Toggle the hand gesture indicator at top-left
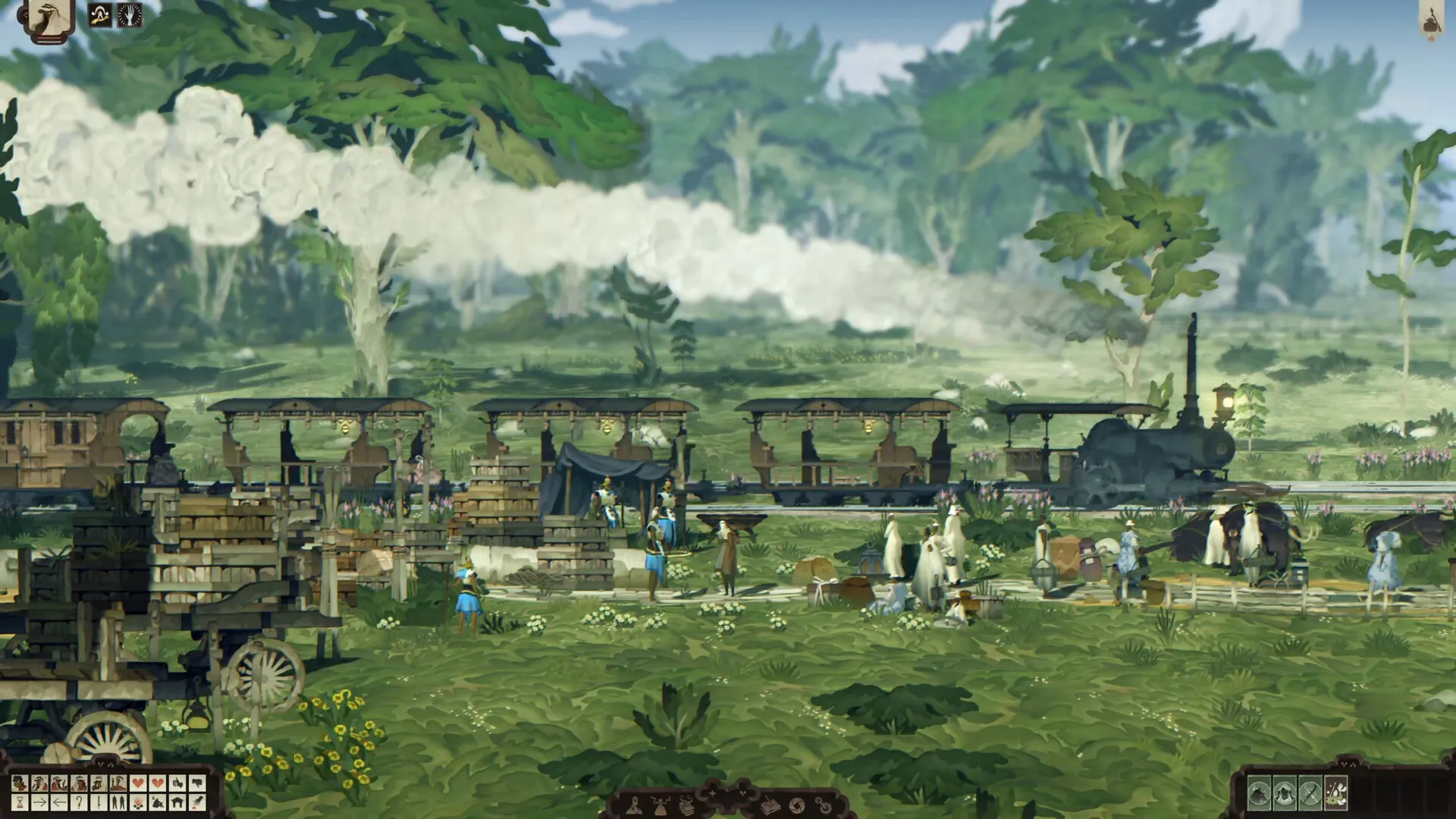1456x819 pixels. [130, 15]
